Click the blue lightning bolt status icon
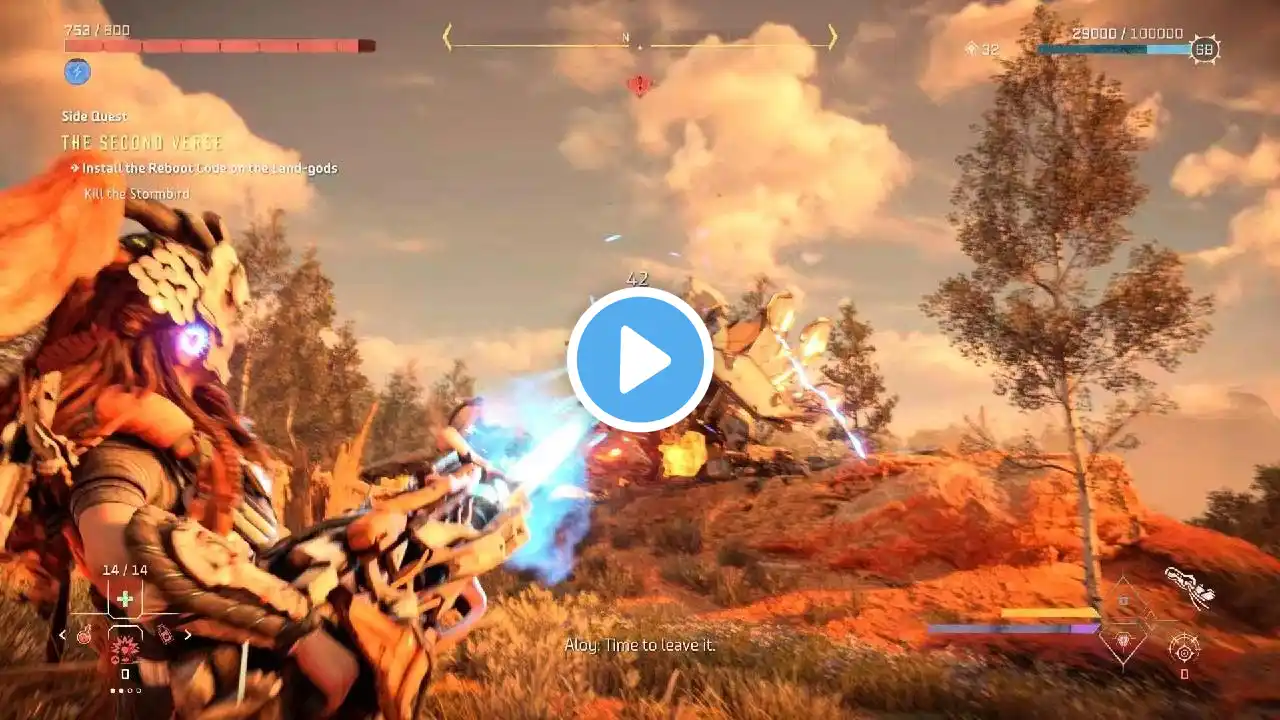 [x=77, y=72]
